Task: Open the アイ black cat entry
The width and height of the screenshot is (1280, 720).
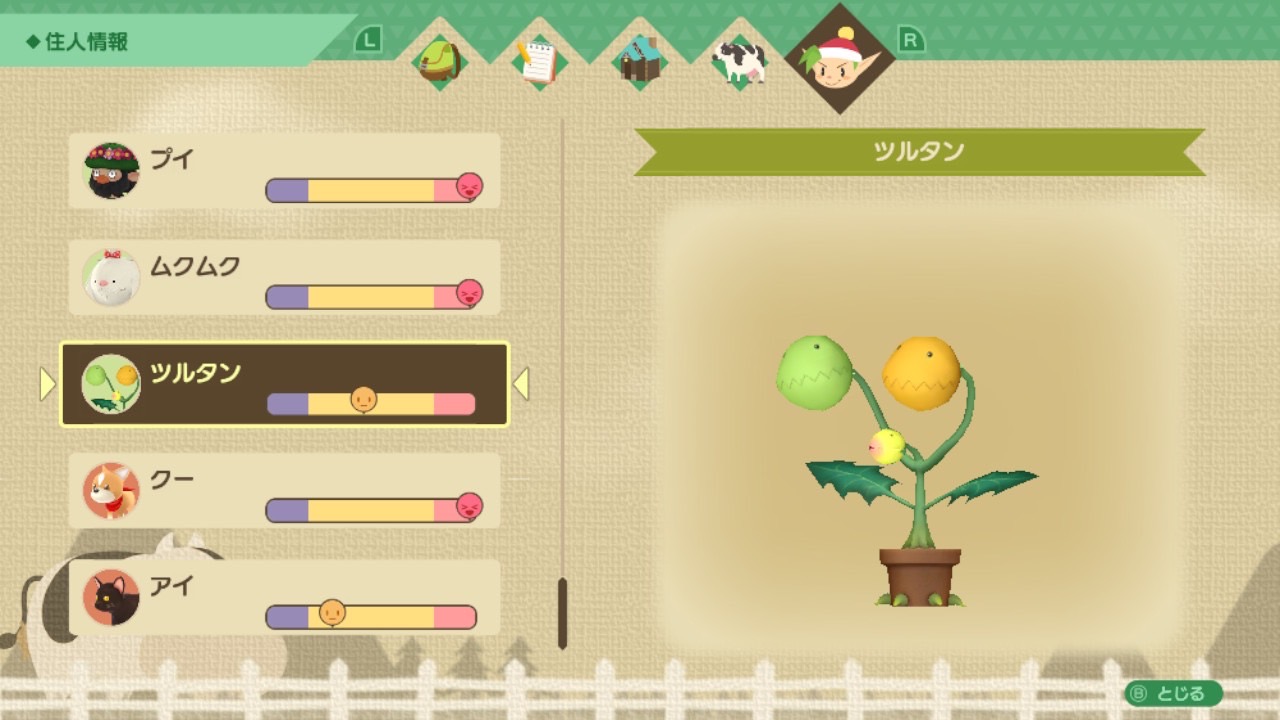Action: (284, 597)
